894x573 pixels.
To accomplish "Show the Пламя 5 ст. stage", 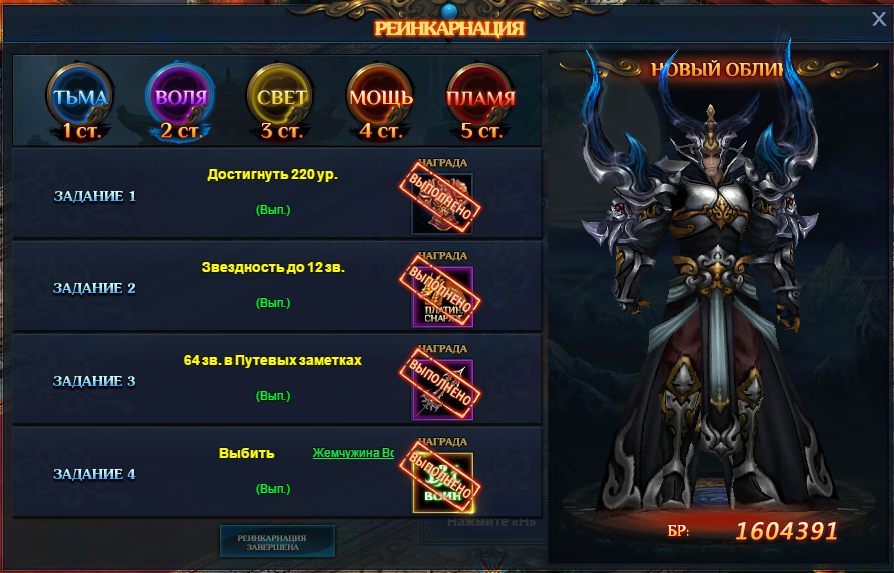I will [480, 99].
